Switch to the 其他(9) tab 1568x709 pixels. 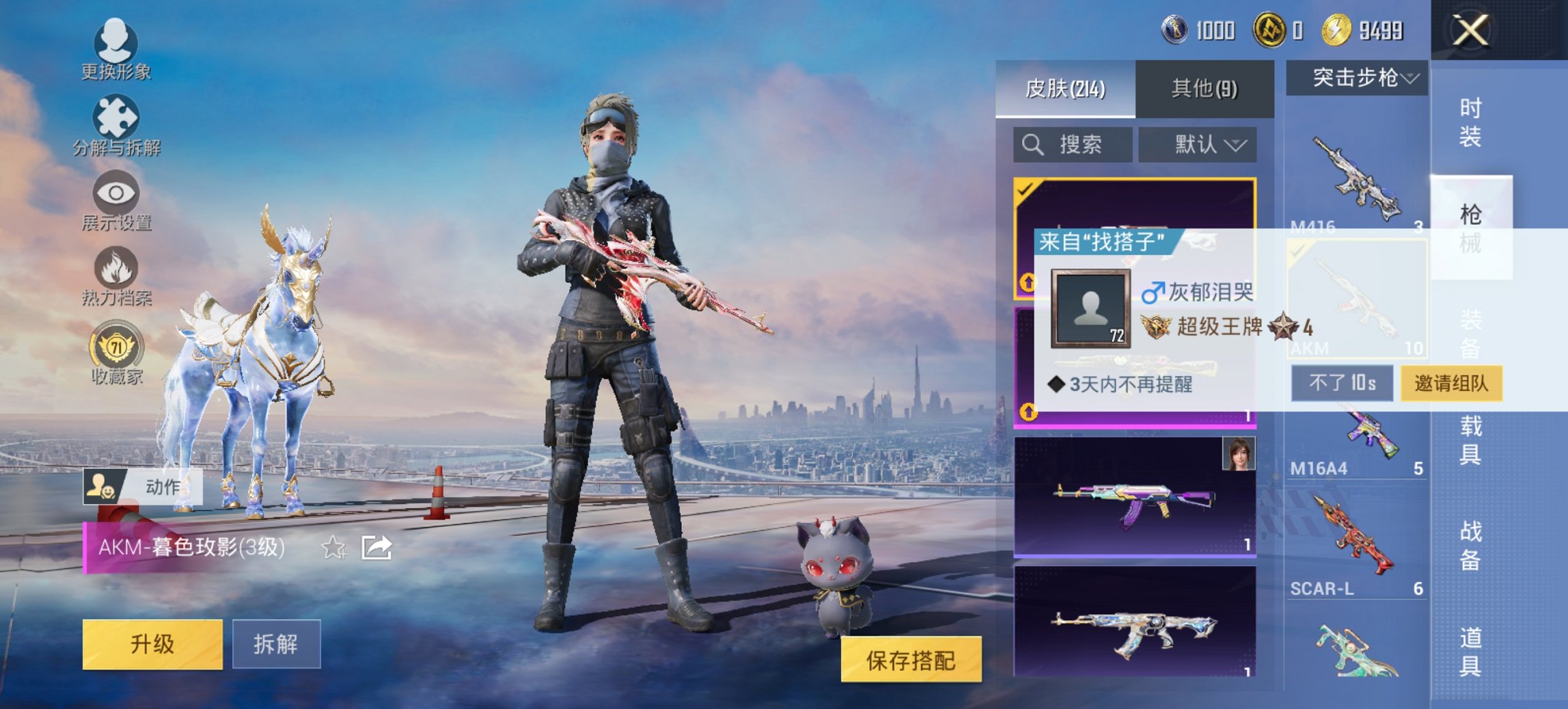click(x=1204, y=89)
